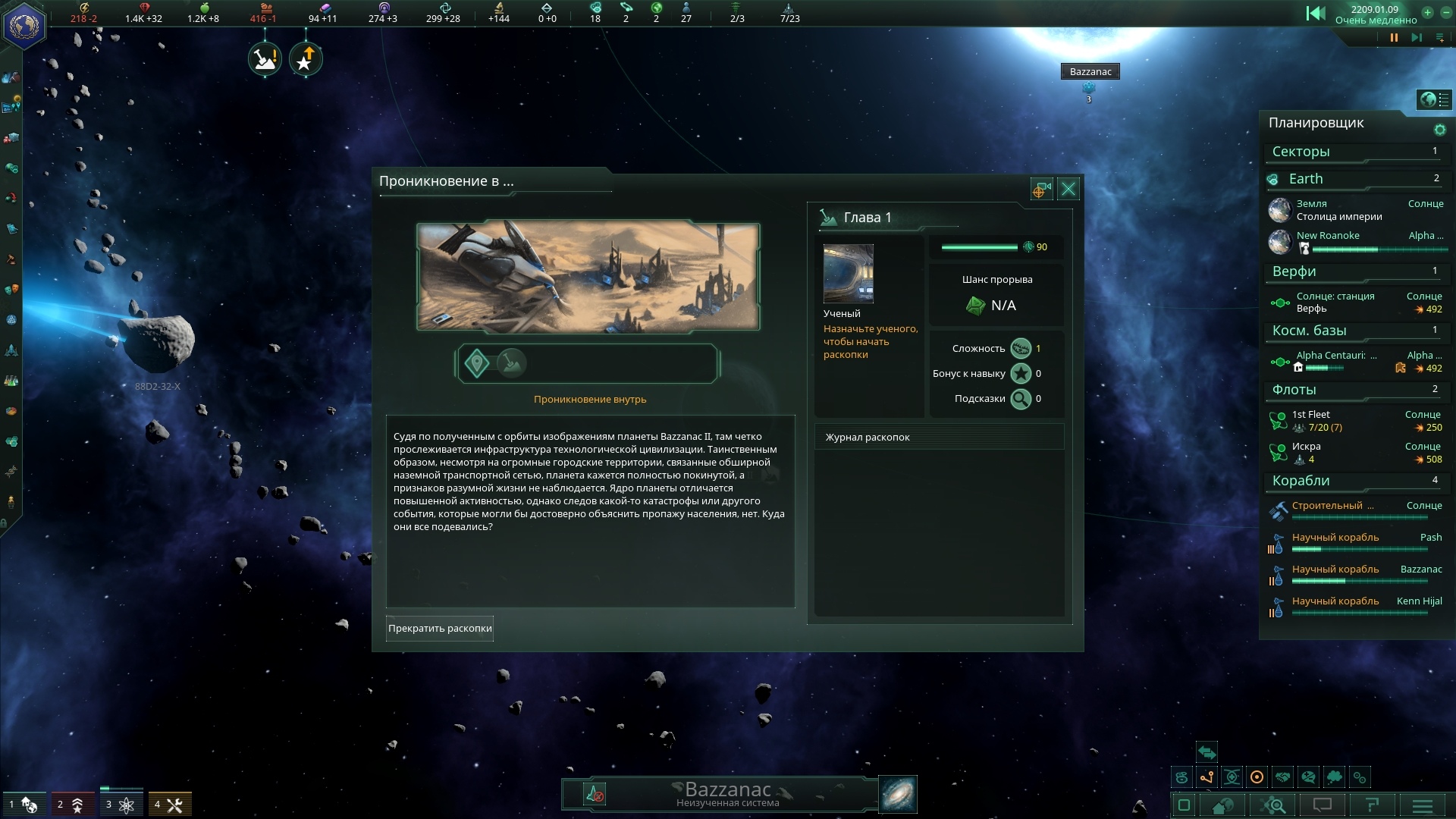Select control group 4 with tools icon
The height and width of the screenshot is (819, 1456).
169,805
